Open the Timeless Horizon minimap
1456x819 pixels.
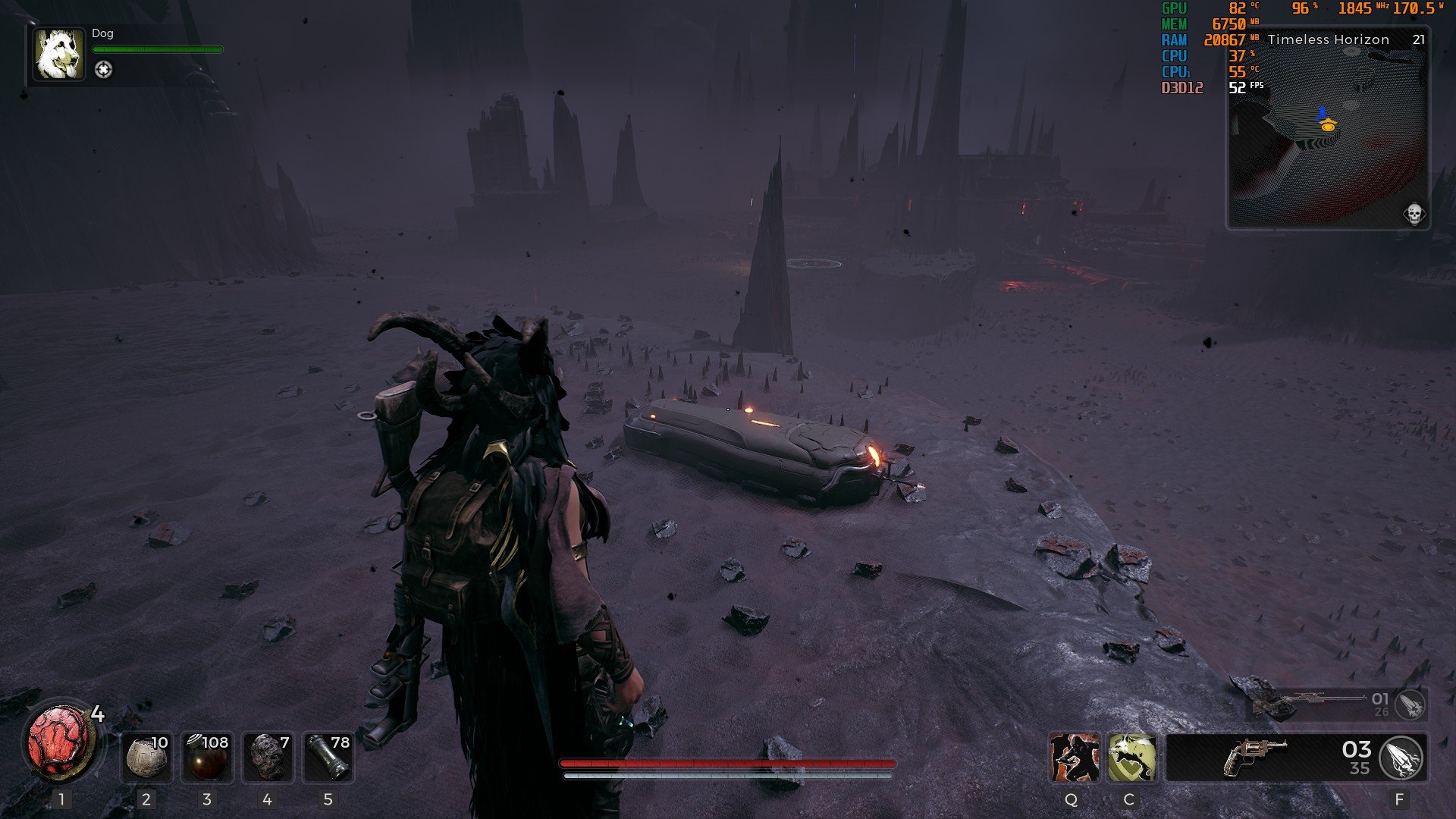(1328, 136)
